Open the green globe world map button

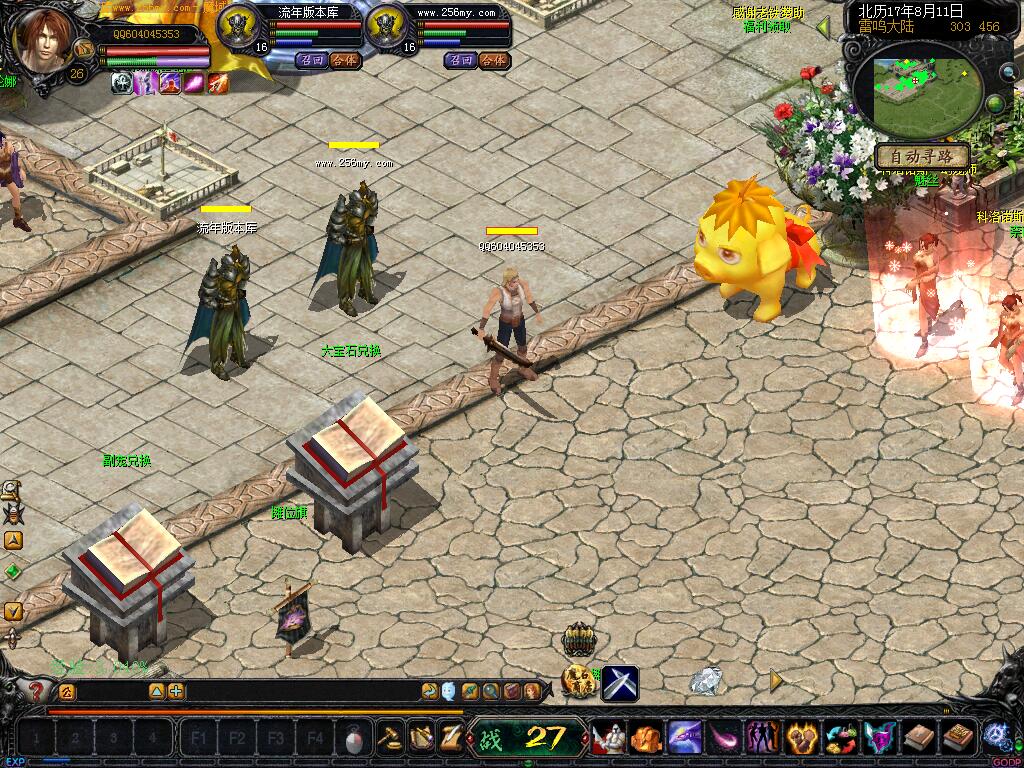click(x=996, y=103)
